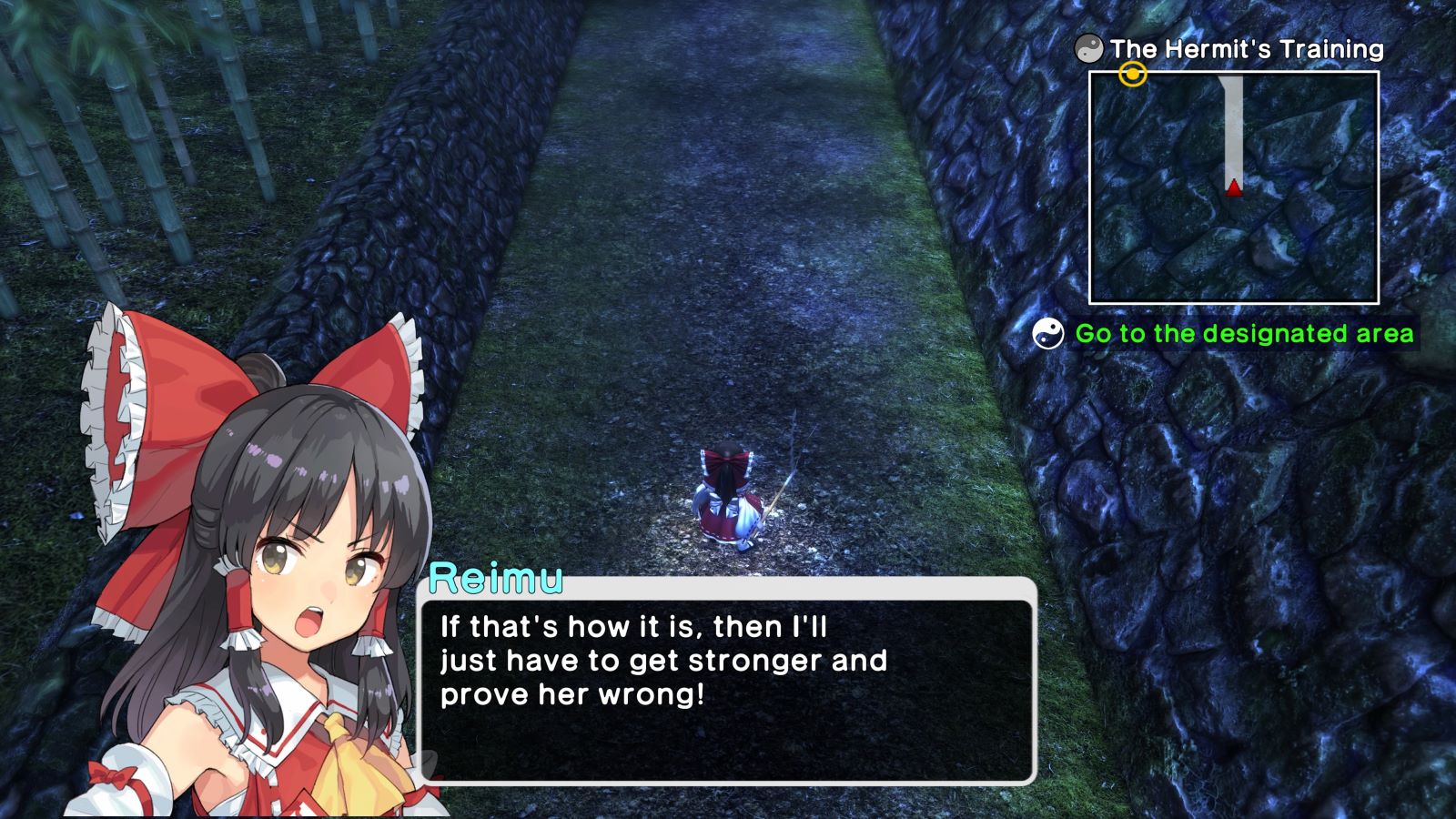This screenshot has width=1456, height=819.
Task: Open the "Go to the designated area" objective
Action: (x=1244, y=334)
